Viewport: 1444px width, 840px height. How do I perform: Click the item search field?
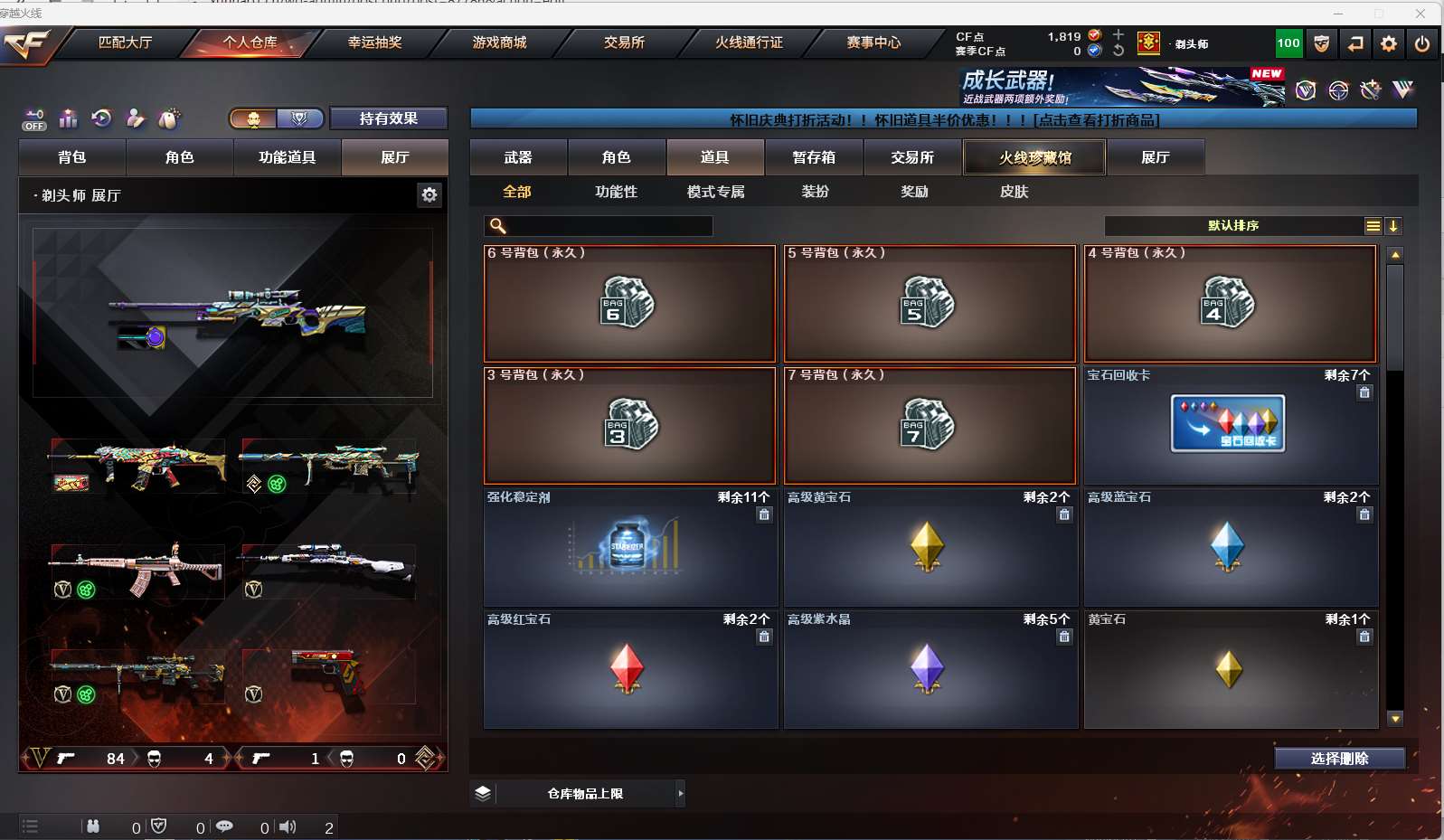pos(608,226)
